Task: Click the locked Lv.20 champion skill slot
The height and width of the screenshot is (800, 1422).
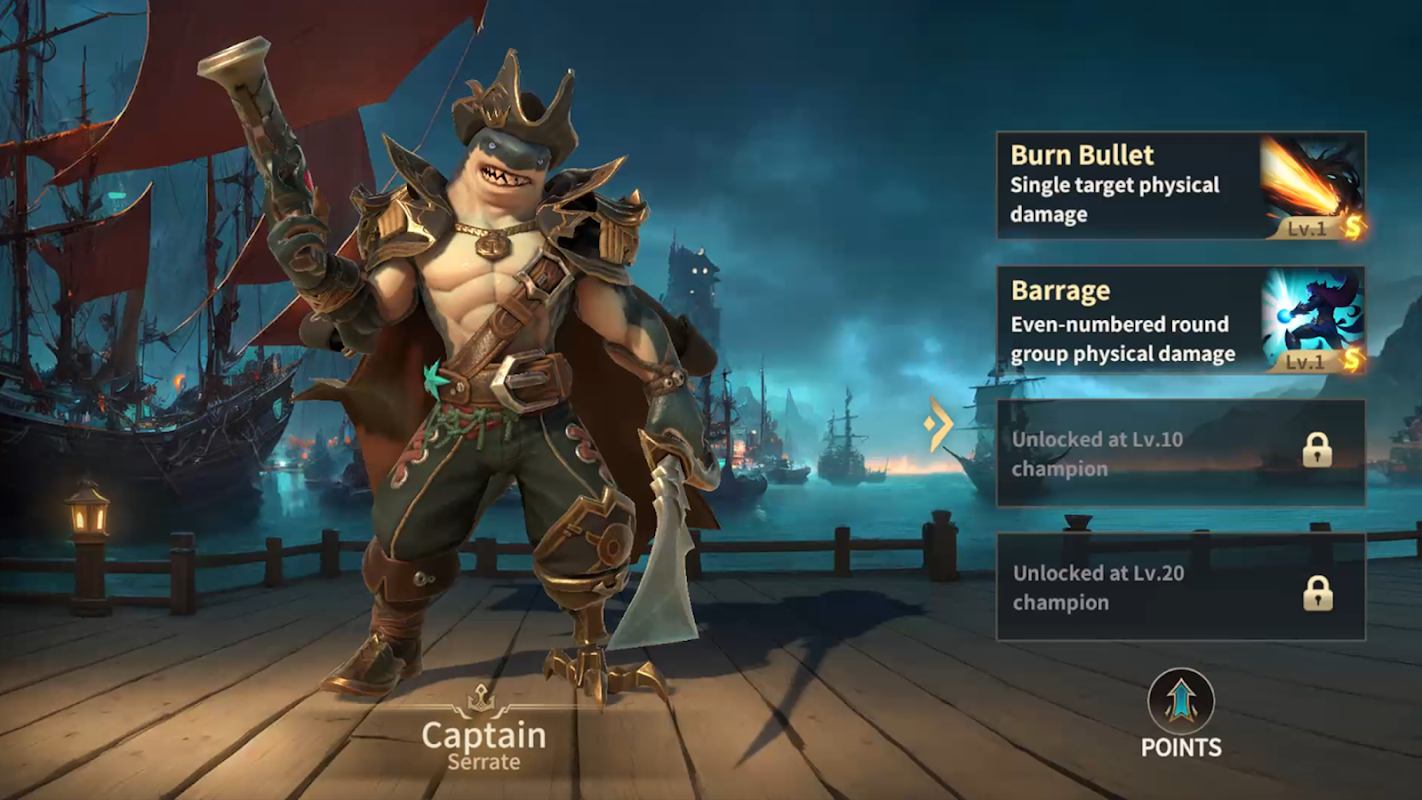Action: point(1180,587)
